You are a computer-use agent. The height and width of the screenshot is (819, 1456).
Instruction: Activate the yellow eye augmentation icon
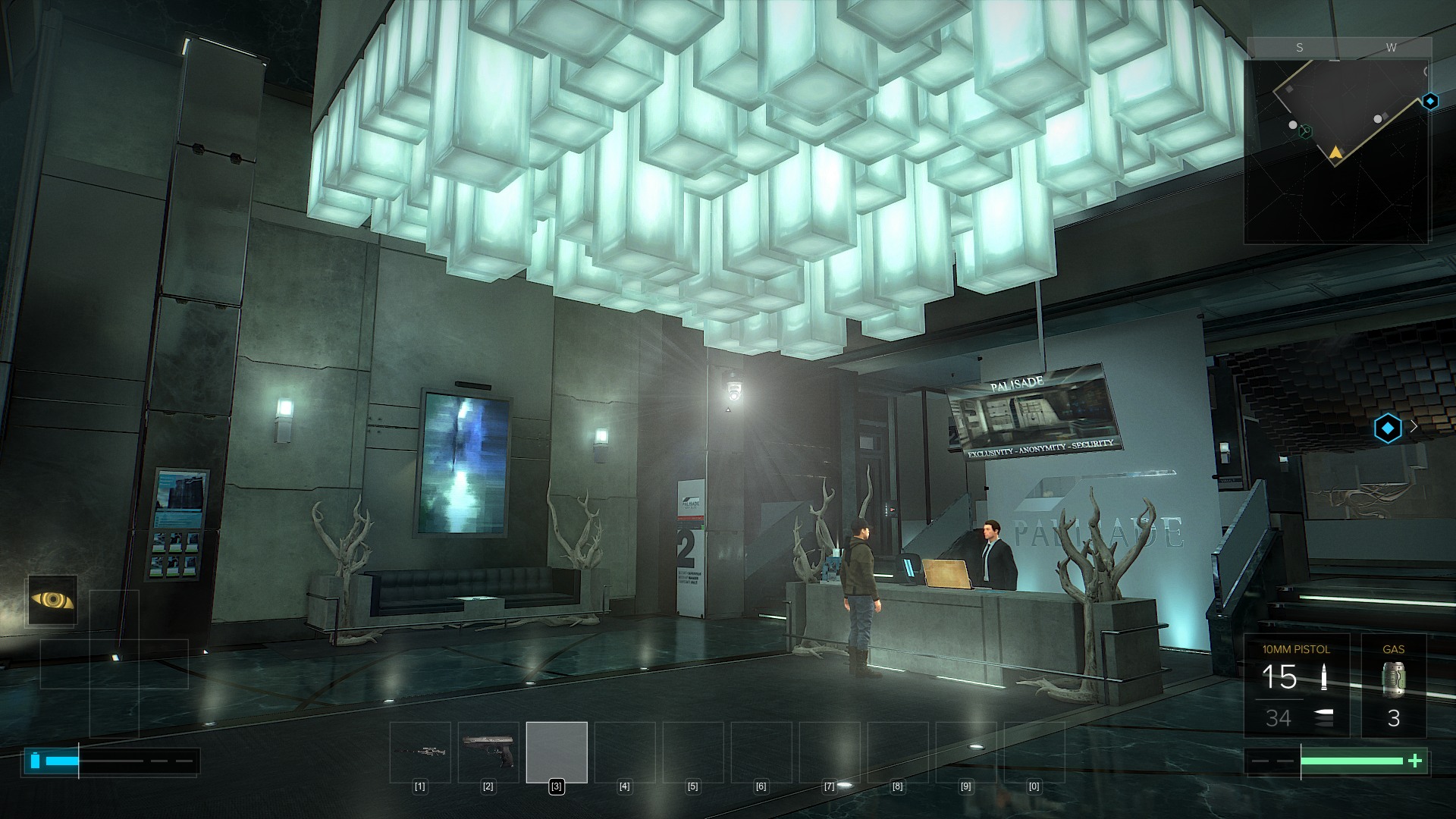[x=52, y=601]
